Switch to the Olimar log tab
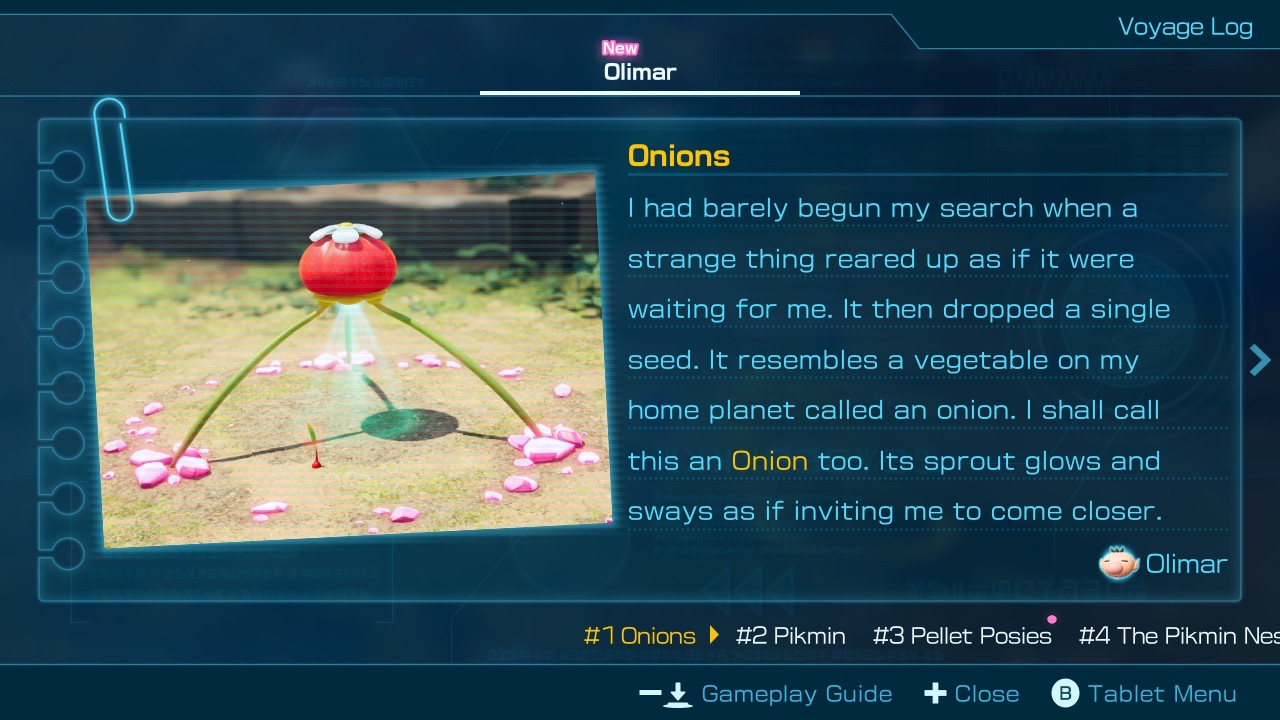 (x=640, y=72)
